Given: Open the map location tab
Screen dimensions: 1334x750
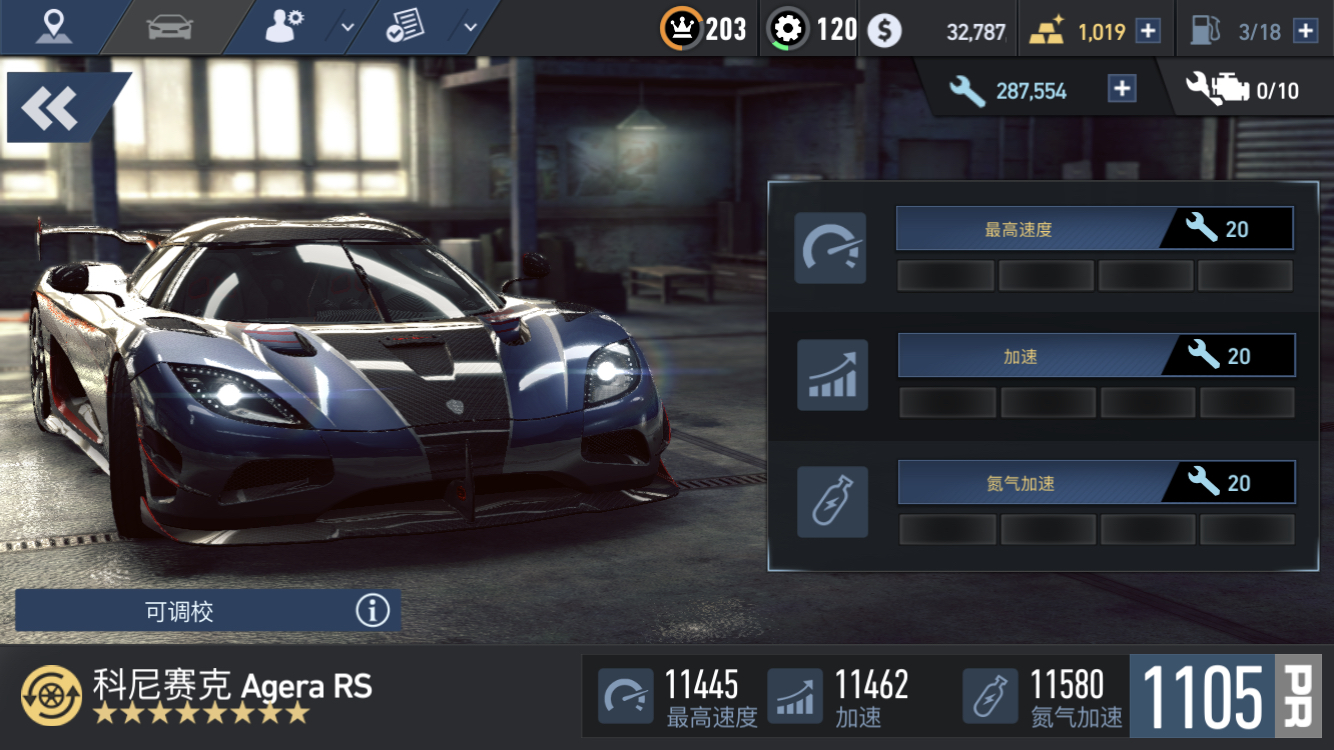Looking at the screenshot, I should [54, 27].
